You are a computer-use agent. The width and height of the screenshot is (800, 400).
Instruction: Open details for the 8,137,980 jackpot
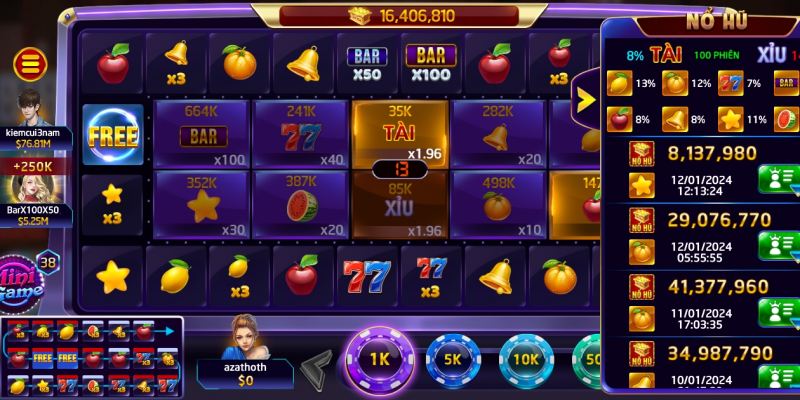click(x=778, y=180)
